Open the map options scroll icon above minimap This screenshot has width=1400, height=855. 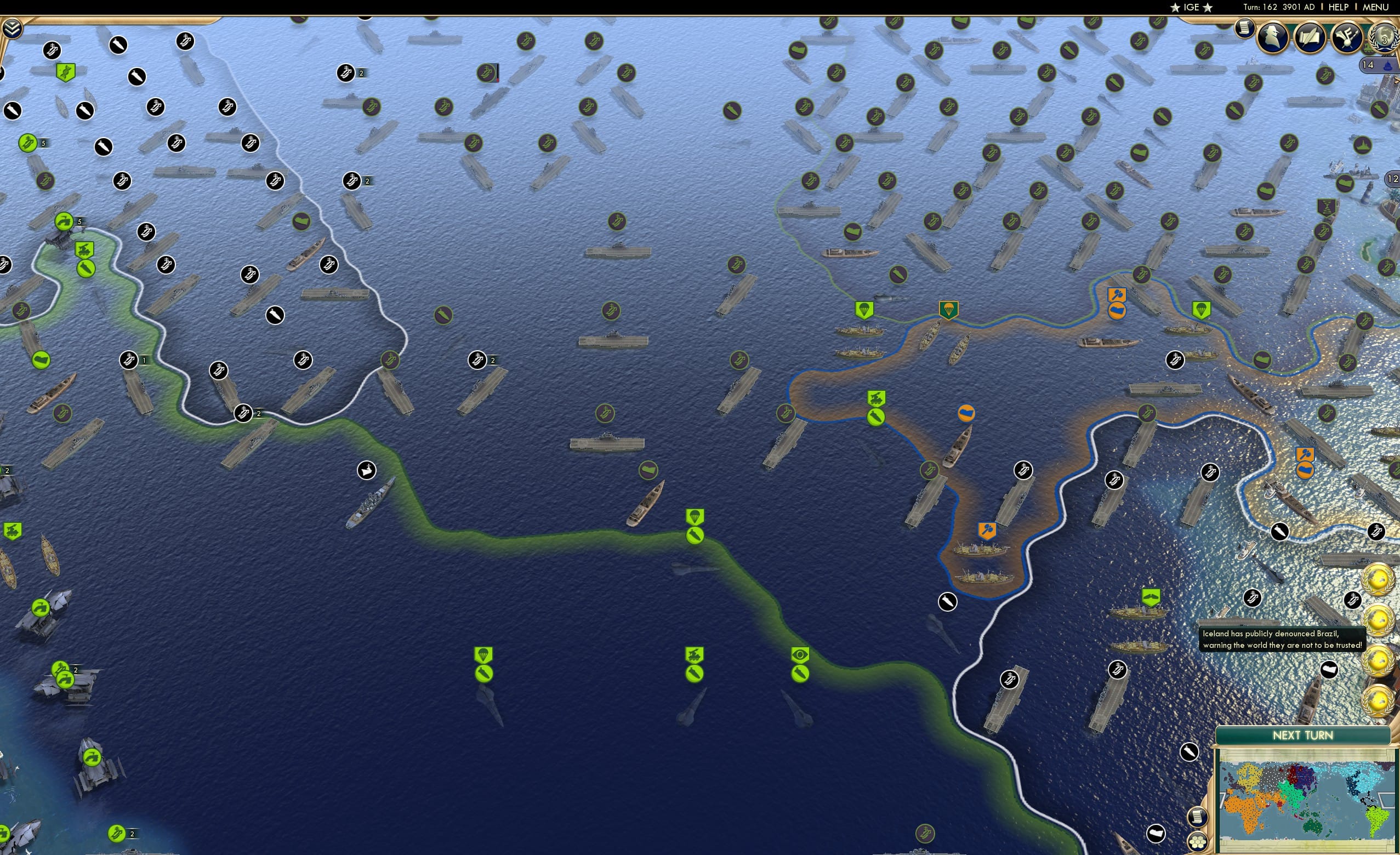(x=1199, y=817)
